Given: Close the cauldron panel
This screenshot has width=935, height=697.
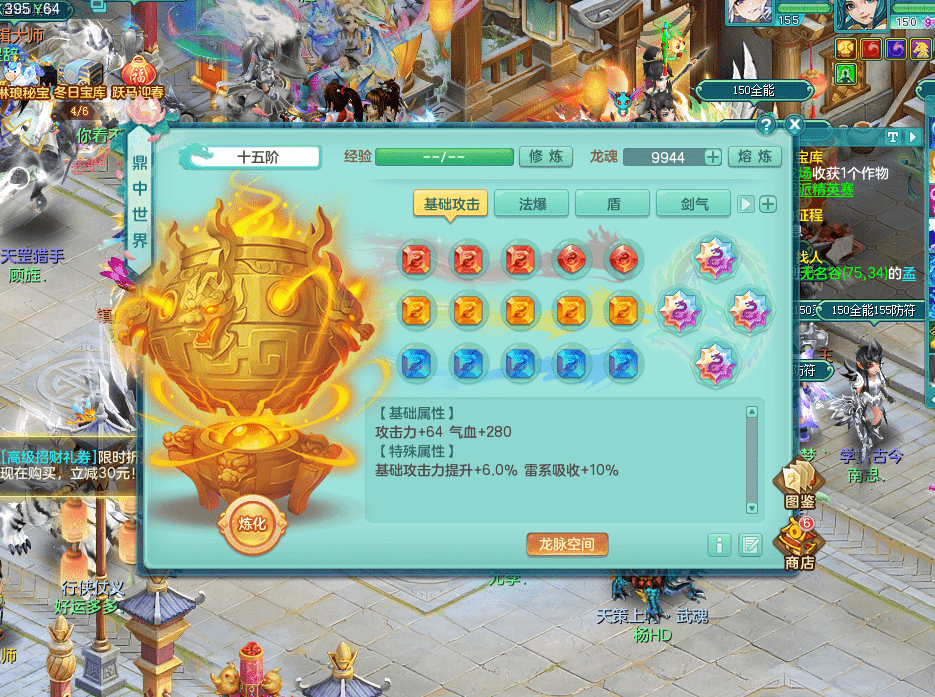Looking at the screenshot, I should coord(794,125).
